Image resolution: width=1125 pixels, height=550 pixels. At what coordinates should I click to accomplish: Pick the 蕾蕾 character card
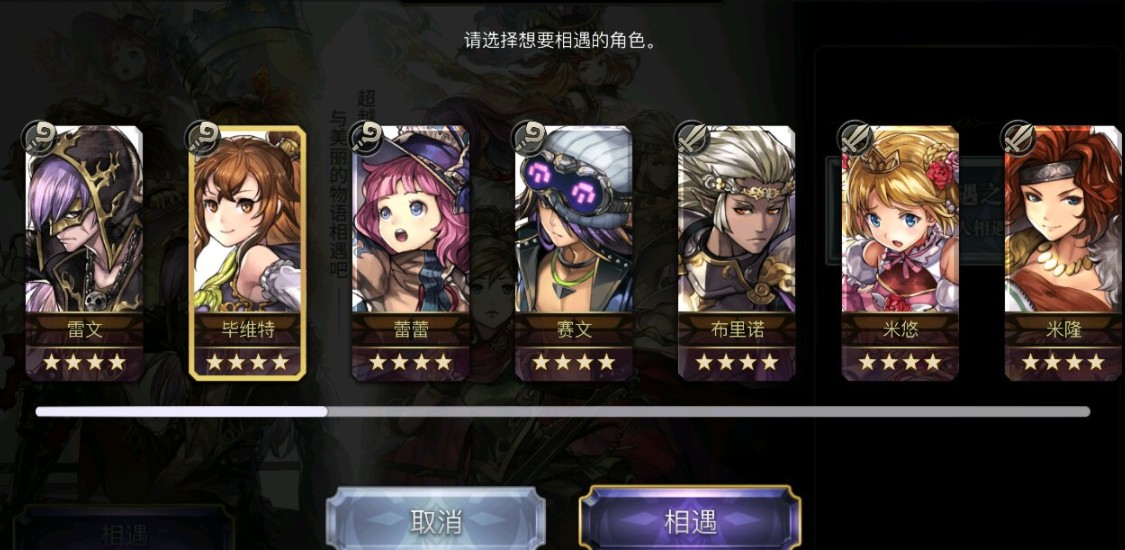click(x=410, y=252)
